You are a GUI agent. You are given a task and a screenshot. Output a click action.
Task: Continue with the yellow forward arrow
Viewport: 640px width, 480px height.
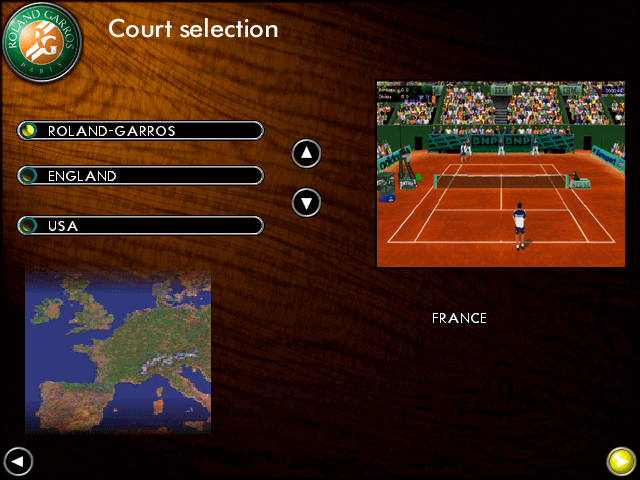(621, 461)
